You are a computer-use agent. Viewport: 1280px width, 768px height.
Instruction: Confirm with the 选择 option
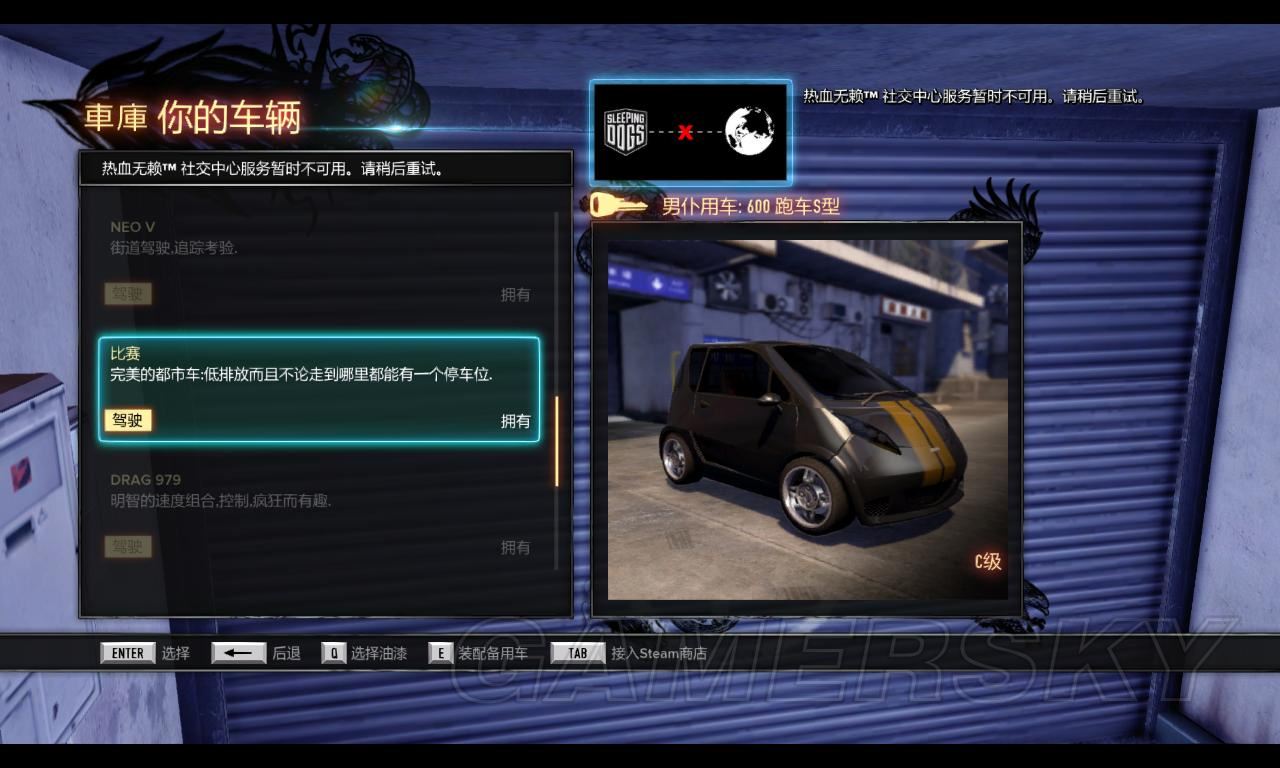tap(145, 653)
